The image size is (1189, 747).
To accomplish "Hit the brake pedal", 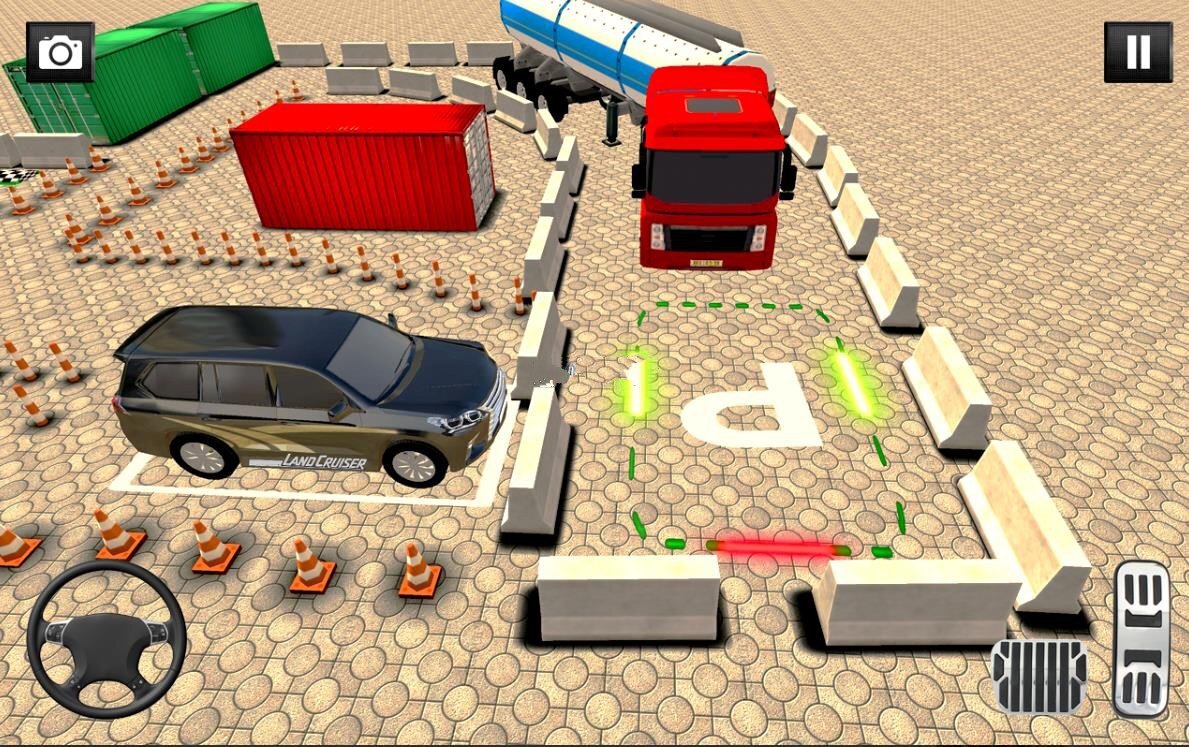I will (1039, 677).
